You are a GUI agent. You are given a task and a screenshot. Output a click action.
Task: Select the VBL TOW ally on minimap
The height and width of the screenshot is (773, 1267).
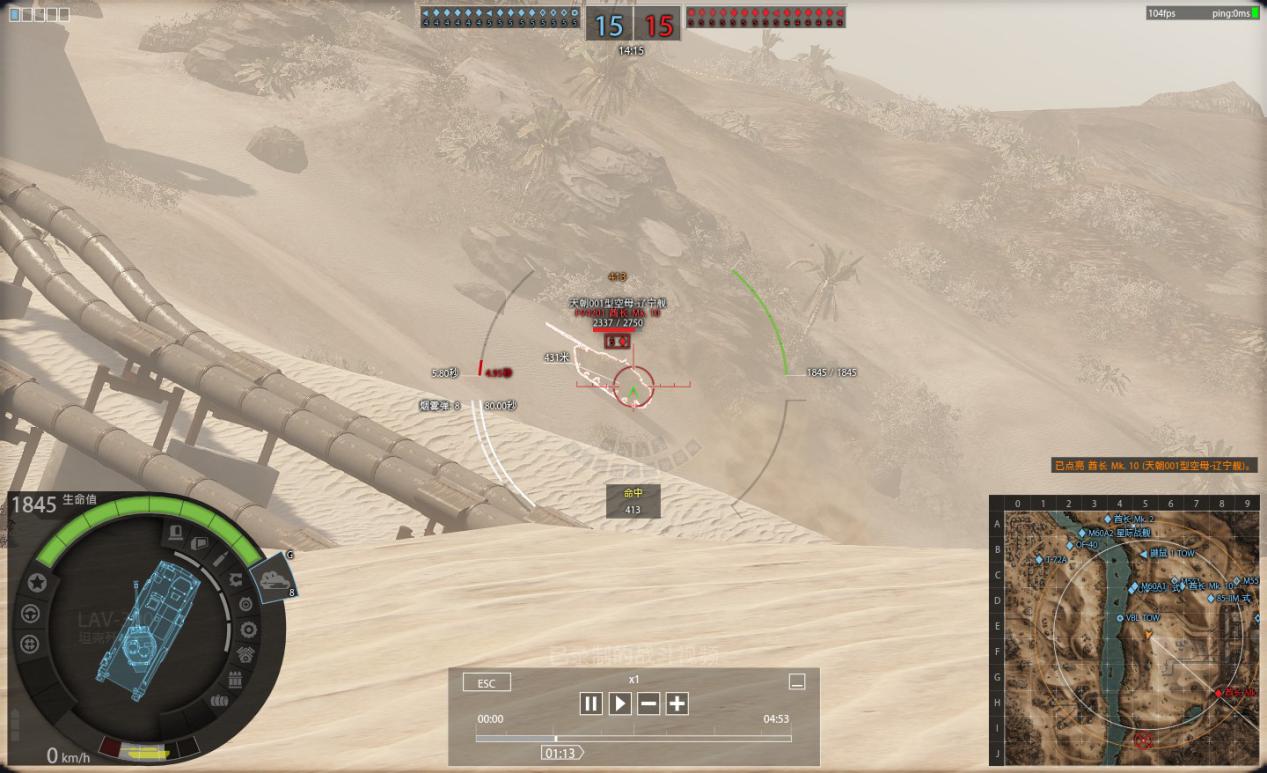[x=1118, y=618]
